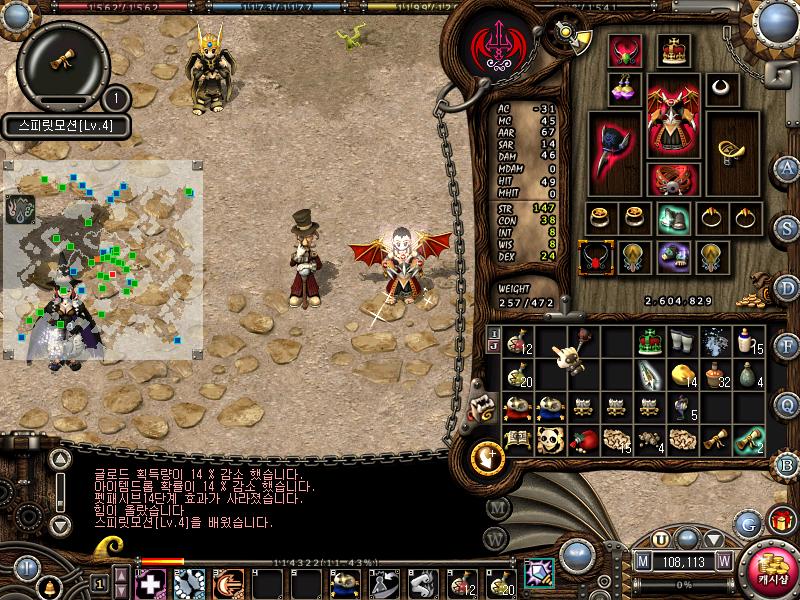Click the round G button
This screenshot has height=600, width=800.
point(747,523)
